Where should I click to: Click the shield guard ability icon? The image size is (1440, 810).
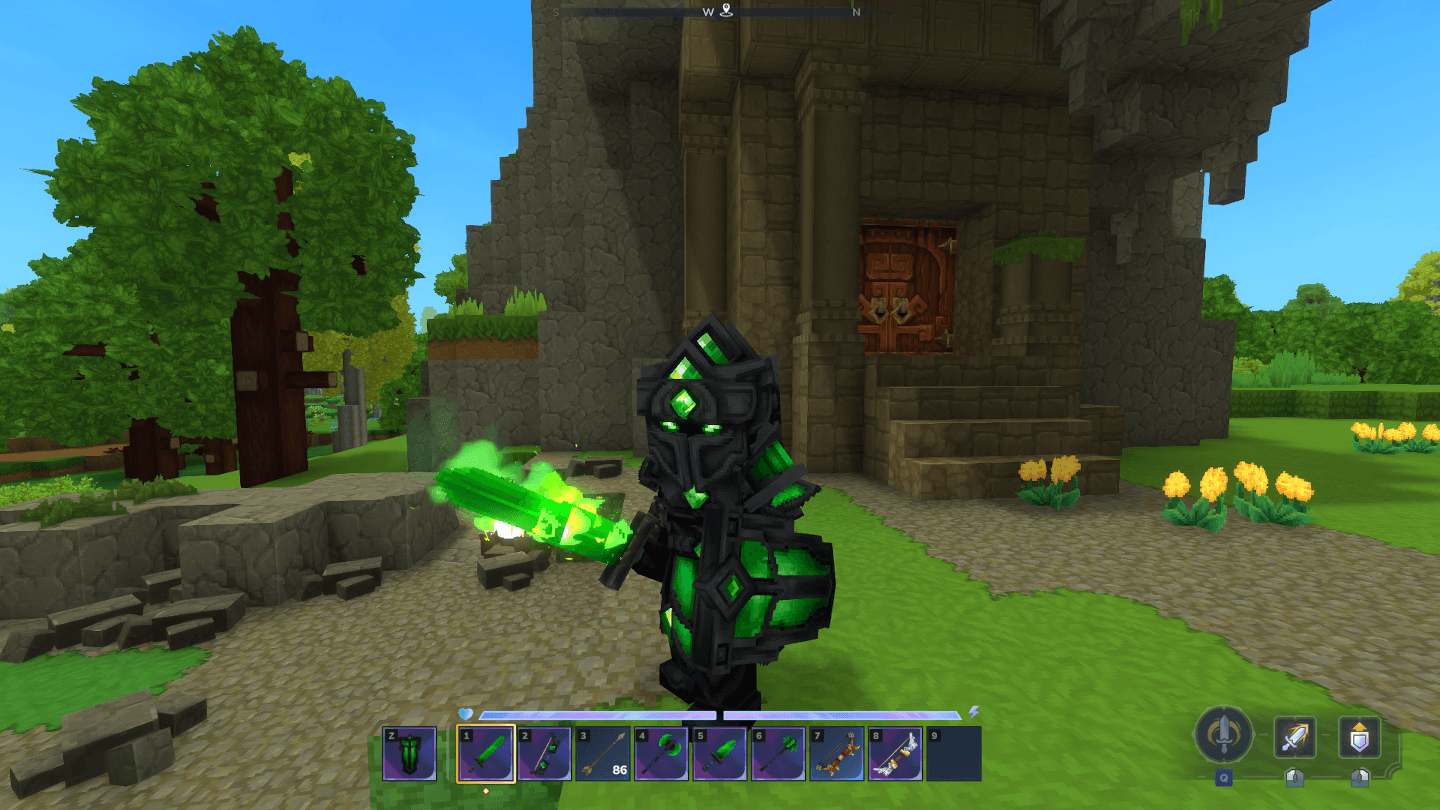point(1360,738)
